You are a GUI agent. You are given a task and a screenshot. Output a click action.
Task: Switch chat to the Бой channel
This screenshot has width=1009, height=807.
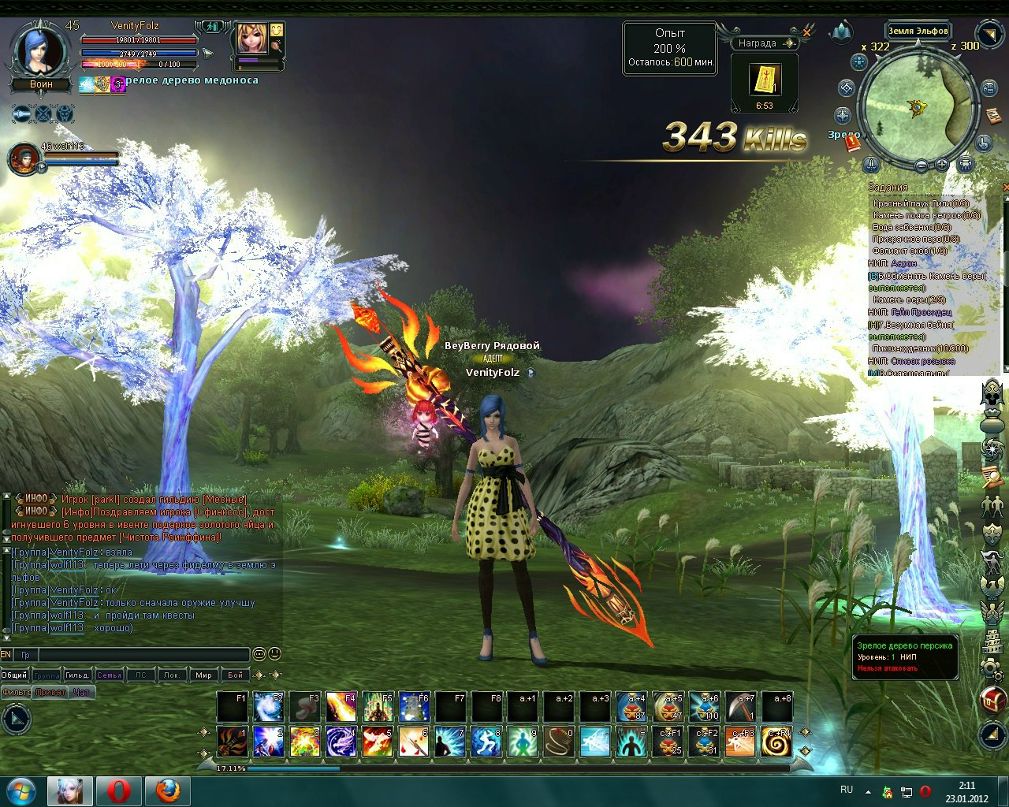[234, 675]
